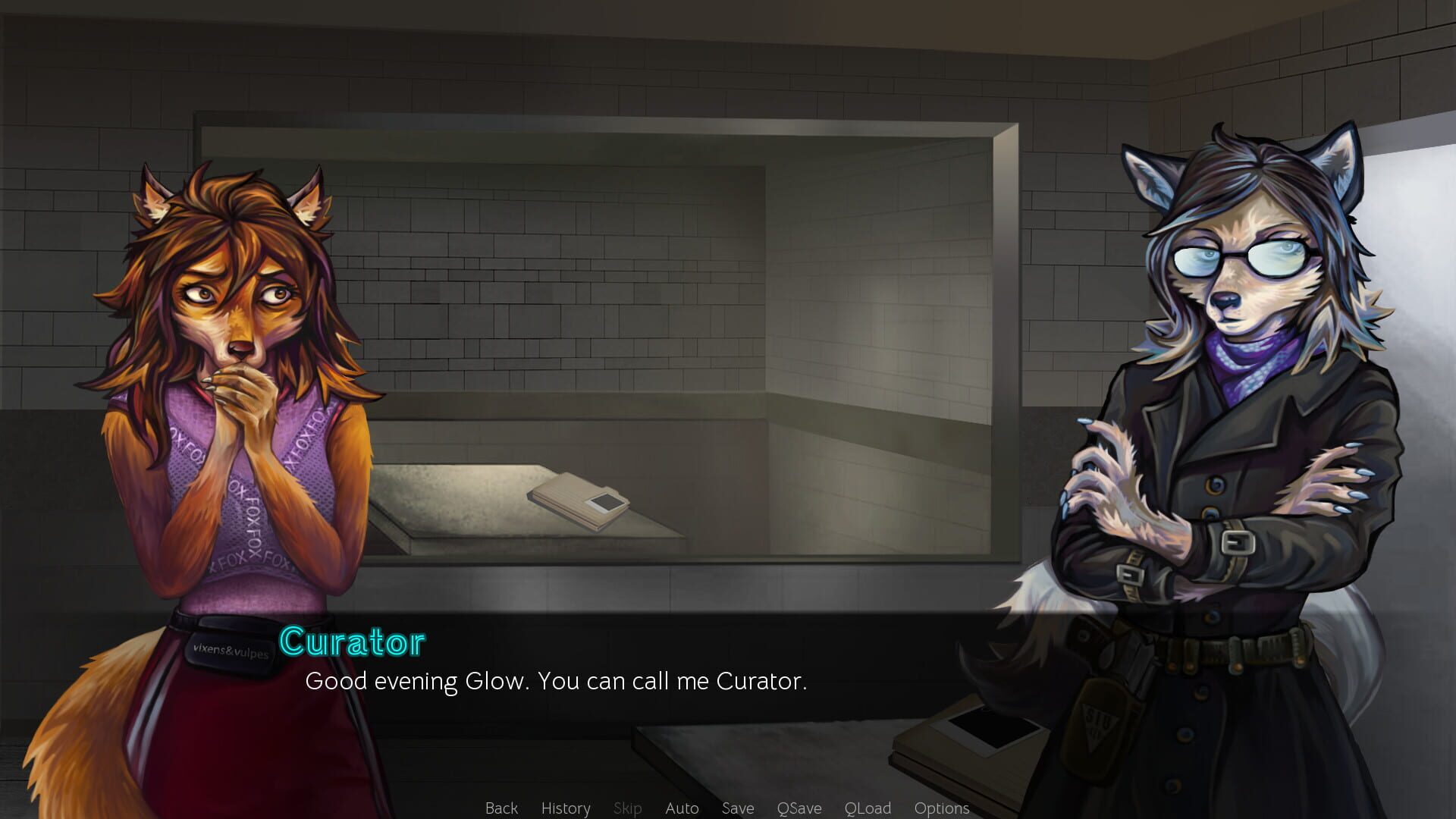Open the dialogue History log
Screen dimensions: 1456x819
click(x=566, y=808)
